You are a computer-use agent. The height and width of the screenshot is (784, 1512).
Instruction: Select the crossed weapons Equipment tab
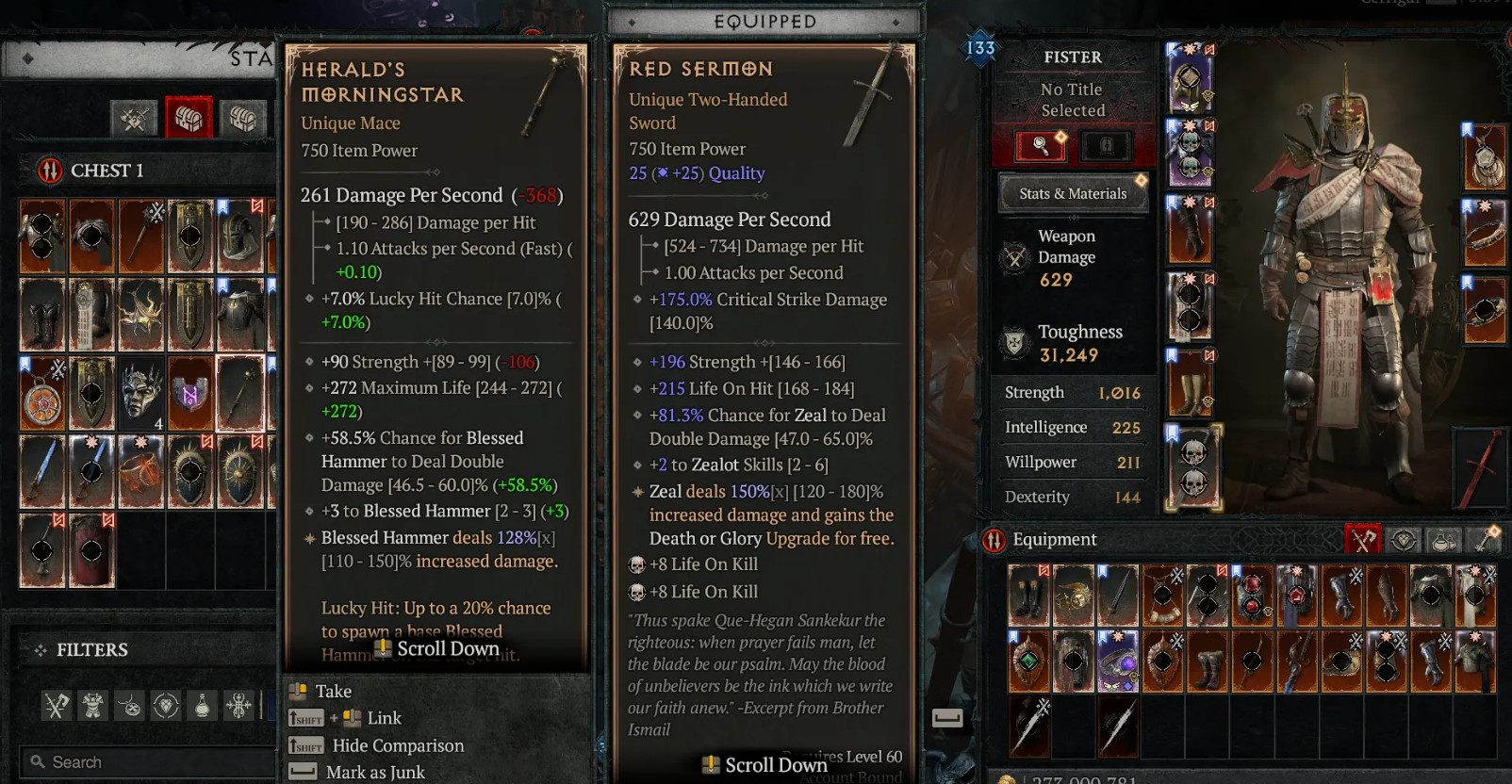coord(1362,540)
